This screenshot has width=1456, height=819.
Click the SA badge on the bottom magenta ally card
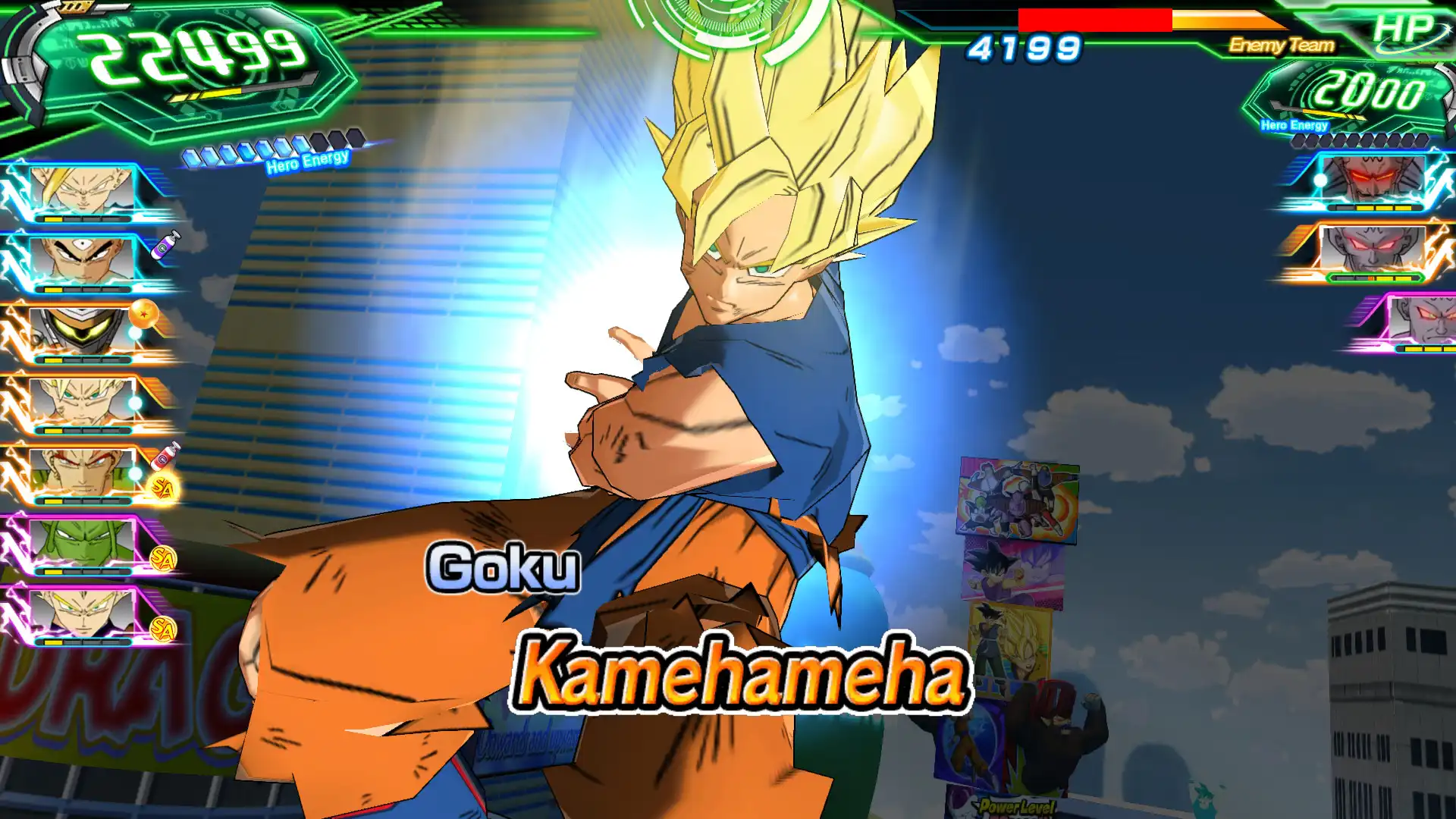click(164, 627)
